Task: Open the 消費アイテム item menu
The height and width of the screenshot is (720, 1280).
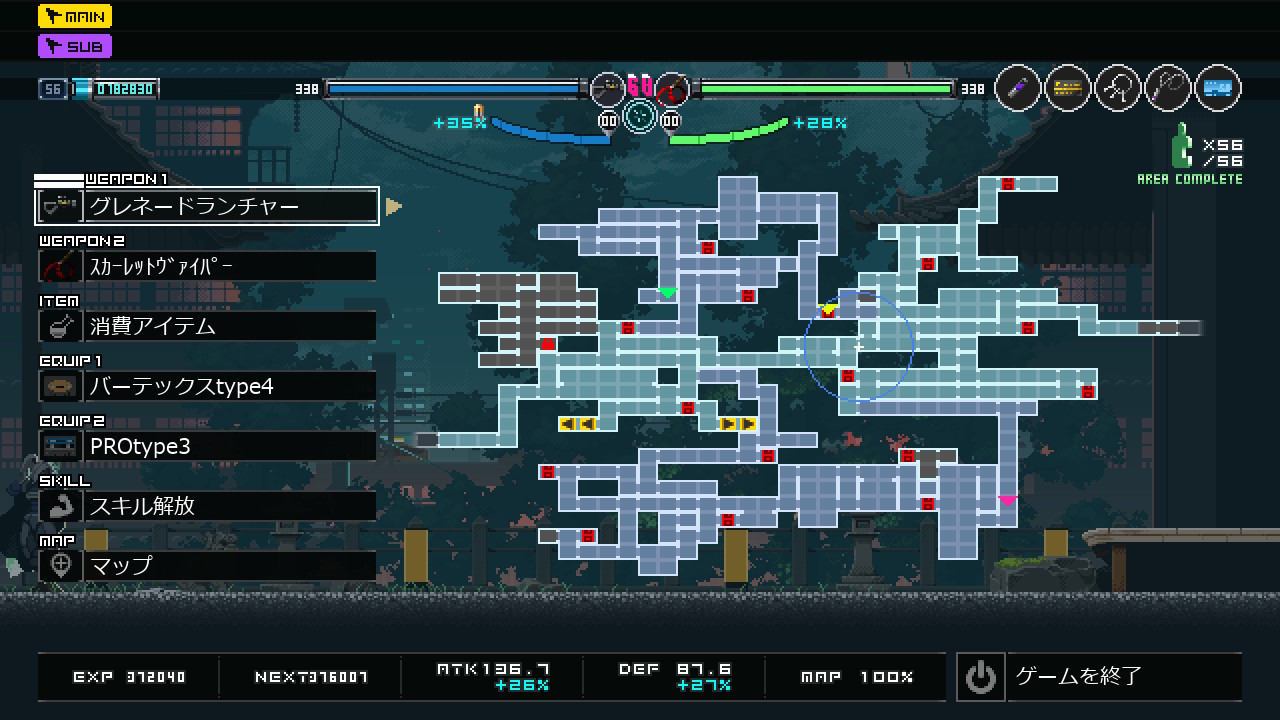Action: point(207,326)
